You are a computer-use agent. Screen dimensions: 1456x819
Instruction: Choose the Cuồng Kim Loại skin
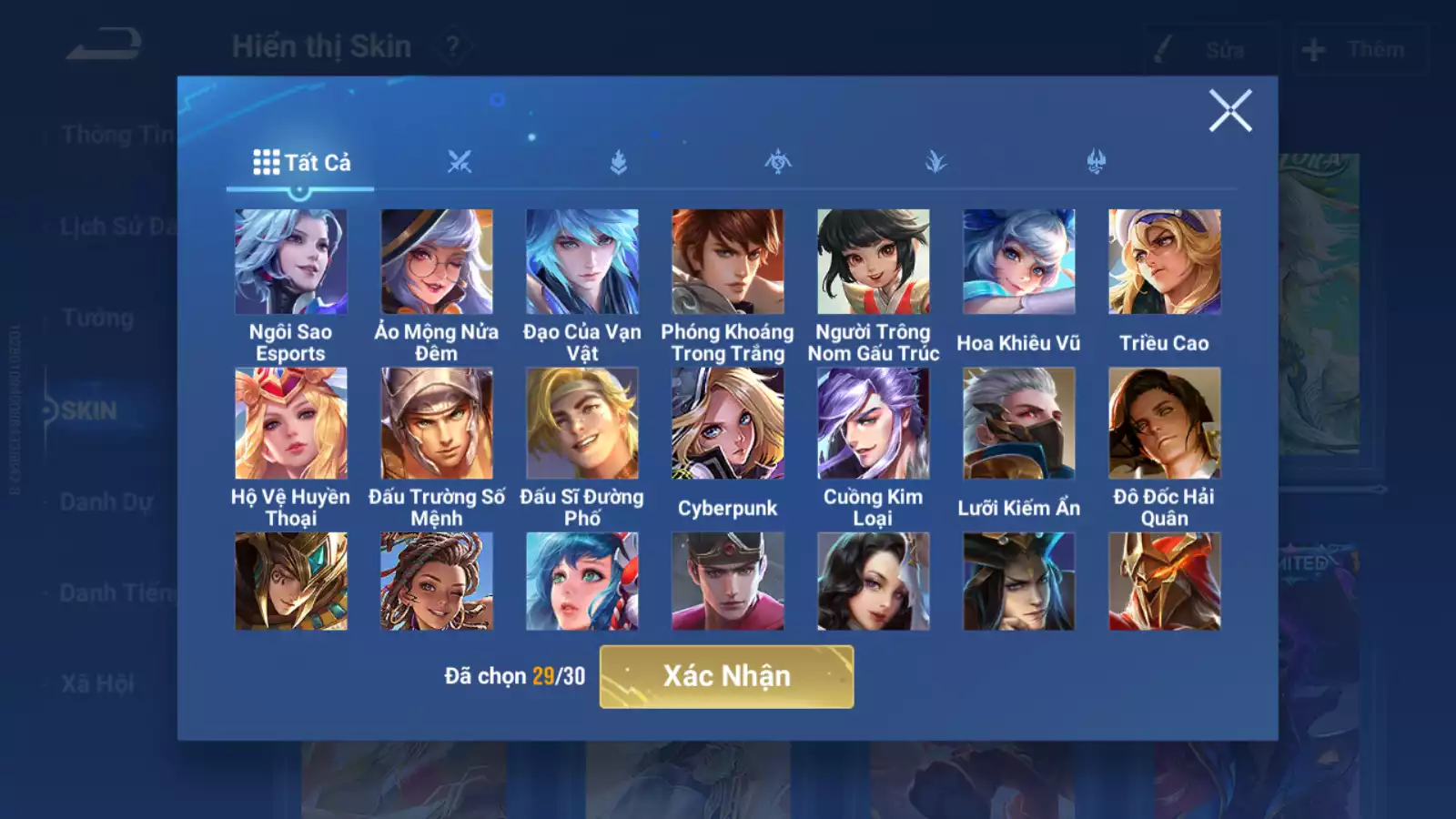coord(874,423)
